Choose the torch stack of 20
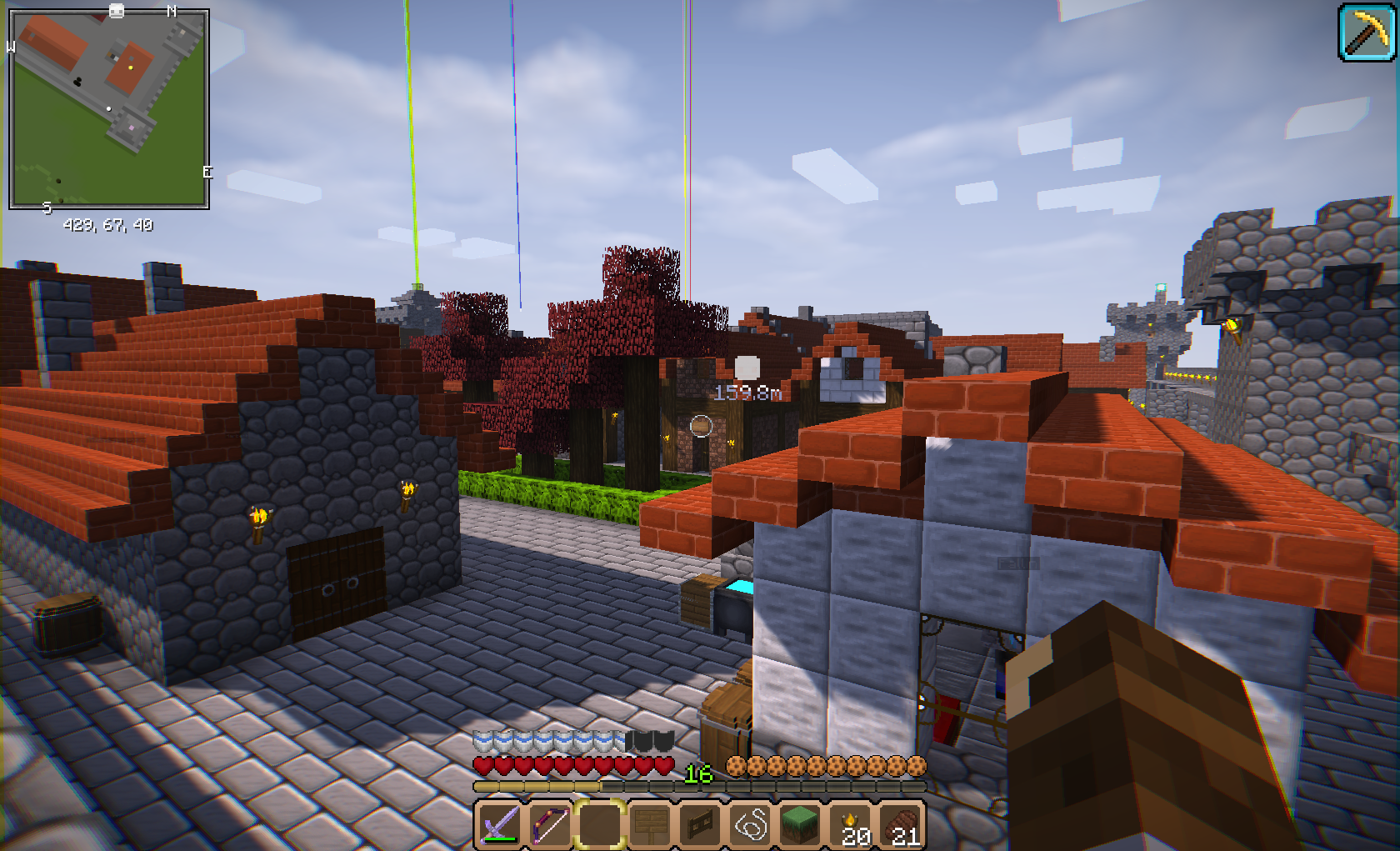Image resolution: width=1400 pixels, height=851 pixels. click(x=852, y=824)
